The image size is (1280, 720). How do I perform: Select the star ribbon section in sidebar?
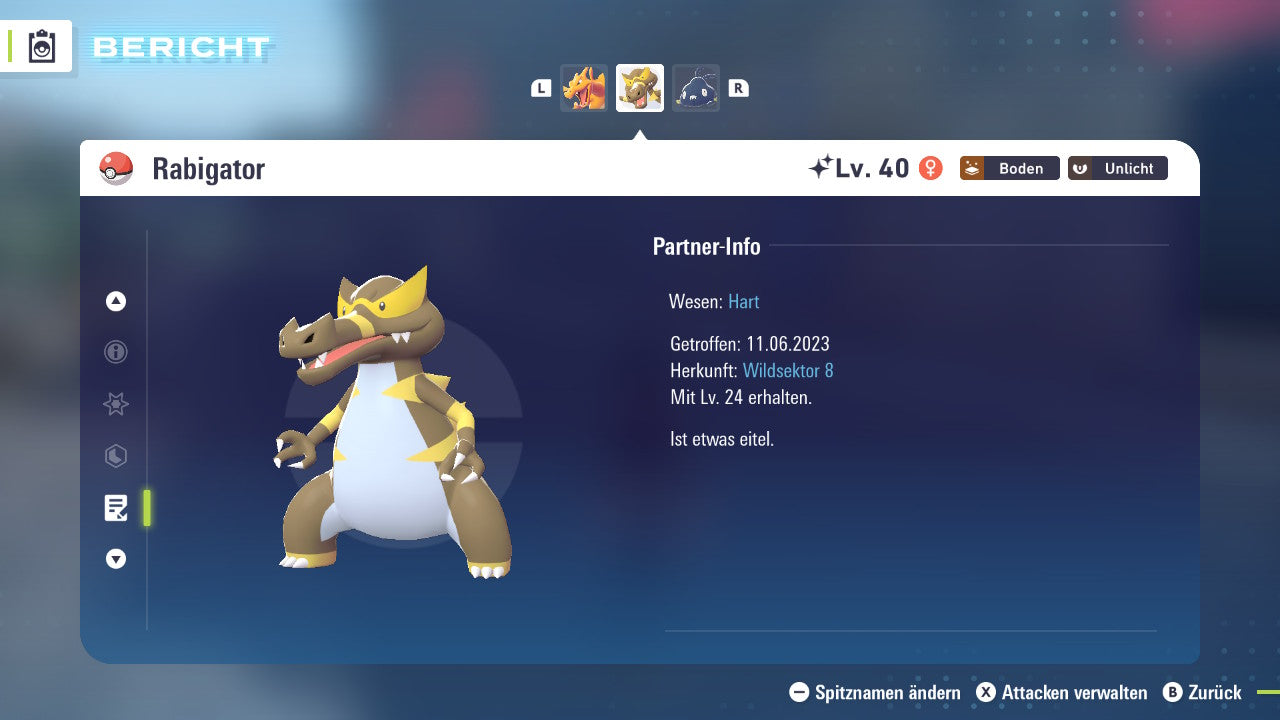(115, 404)
